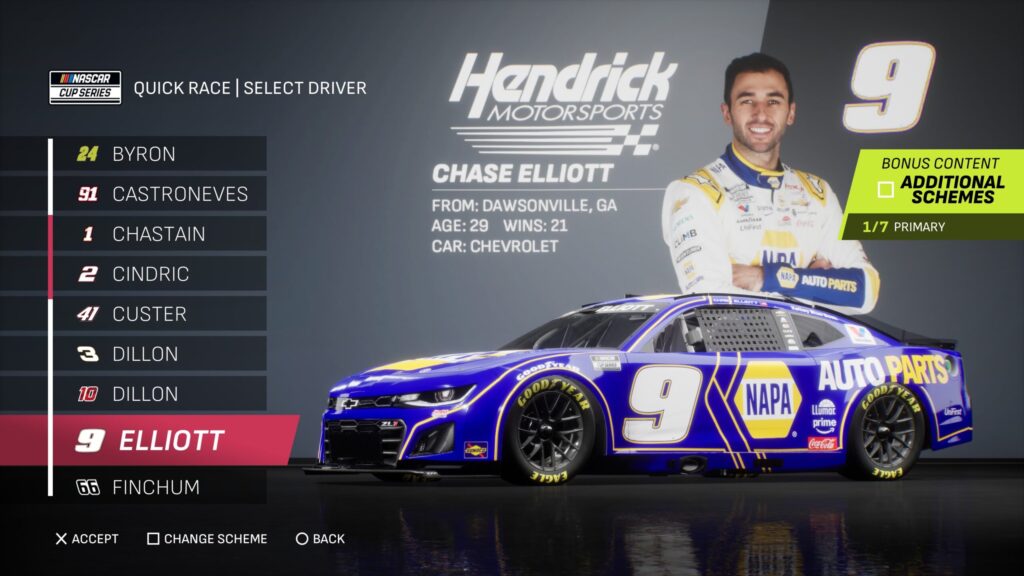Select Byron, car number 24
This screenshot has height=576, width=1024.
pyautogui.click(x=158, y=154)
